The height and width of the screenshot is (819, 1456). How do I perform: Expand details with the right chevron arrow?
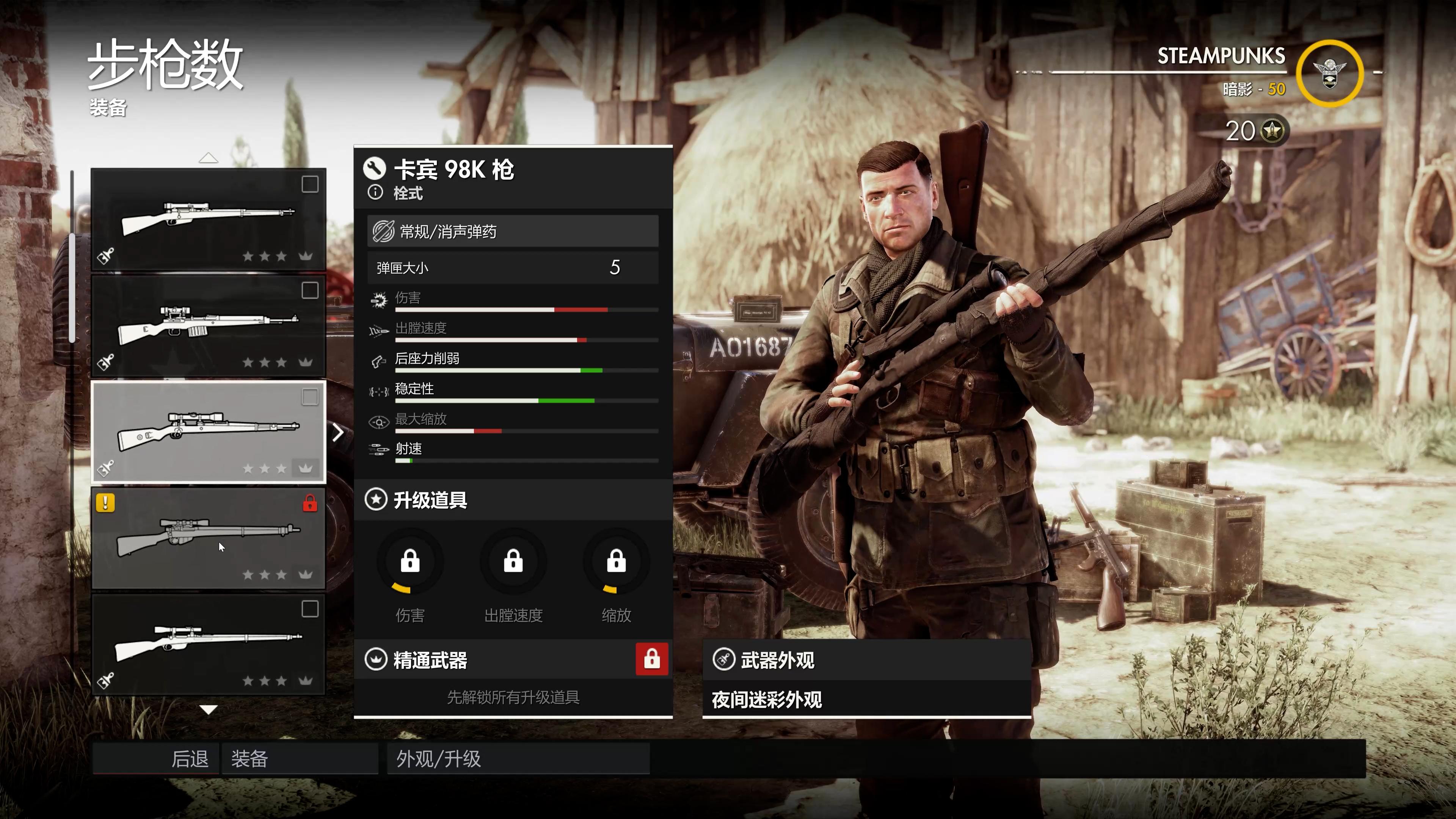point(338,432)
